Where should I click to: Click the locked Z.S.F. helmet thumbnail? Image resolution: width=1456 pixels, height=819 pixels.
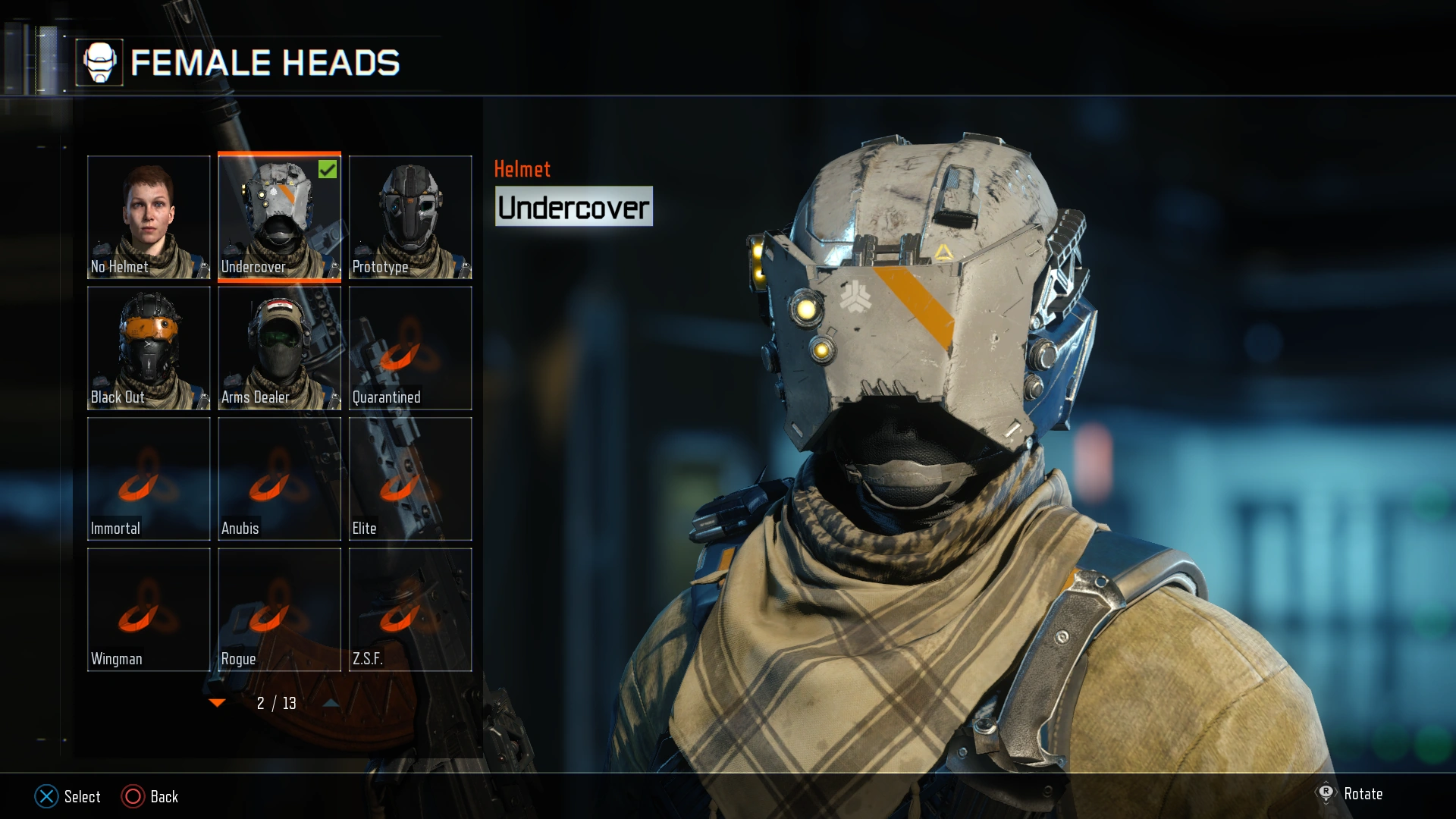pos(410,609)
